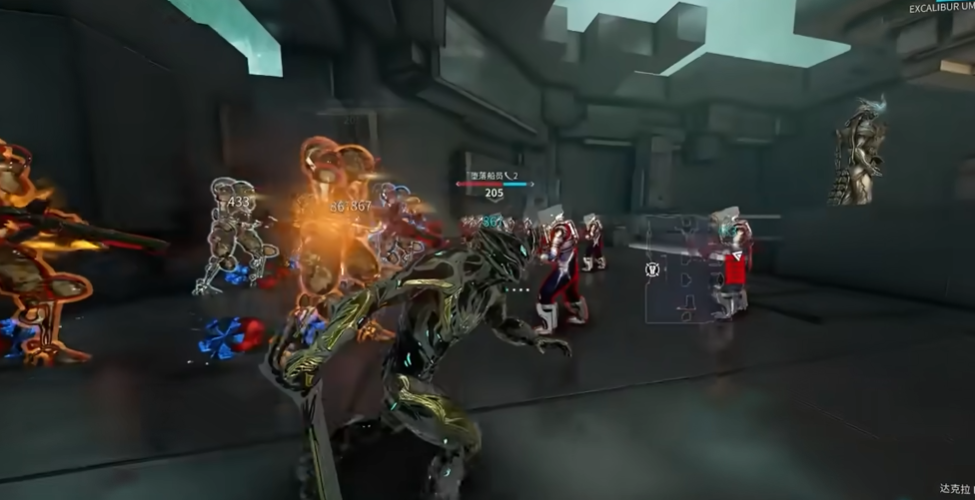Click the 达克拉 weapon name label
The height and width of the screenshot is (500, 975).
pyautogui.click(x=955, y=489)
